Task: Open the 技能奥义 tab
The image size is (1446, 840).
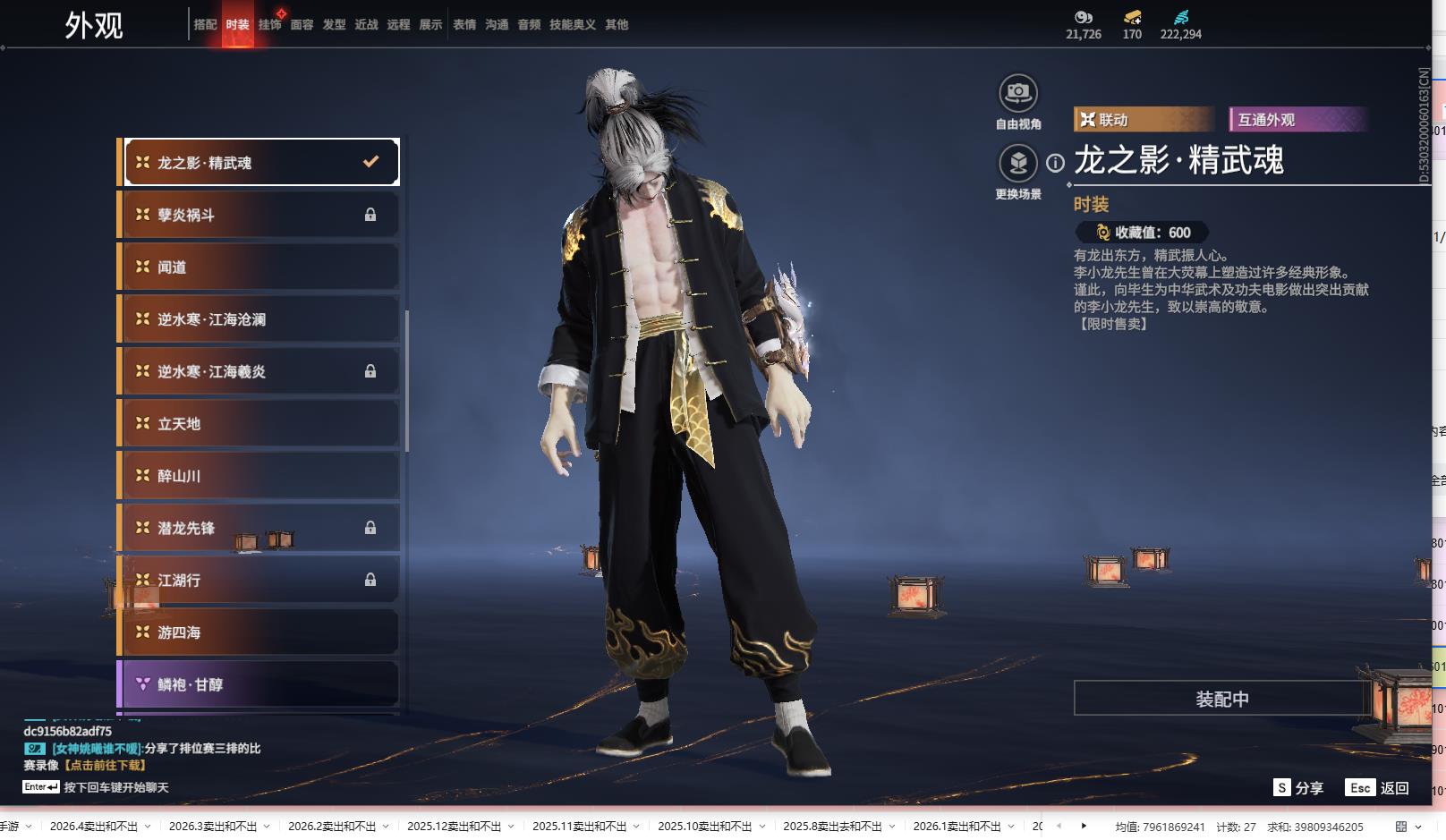Action: click(x=572, y=25)
